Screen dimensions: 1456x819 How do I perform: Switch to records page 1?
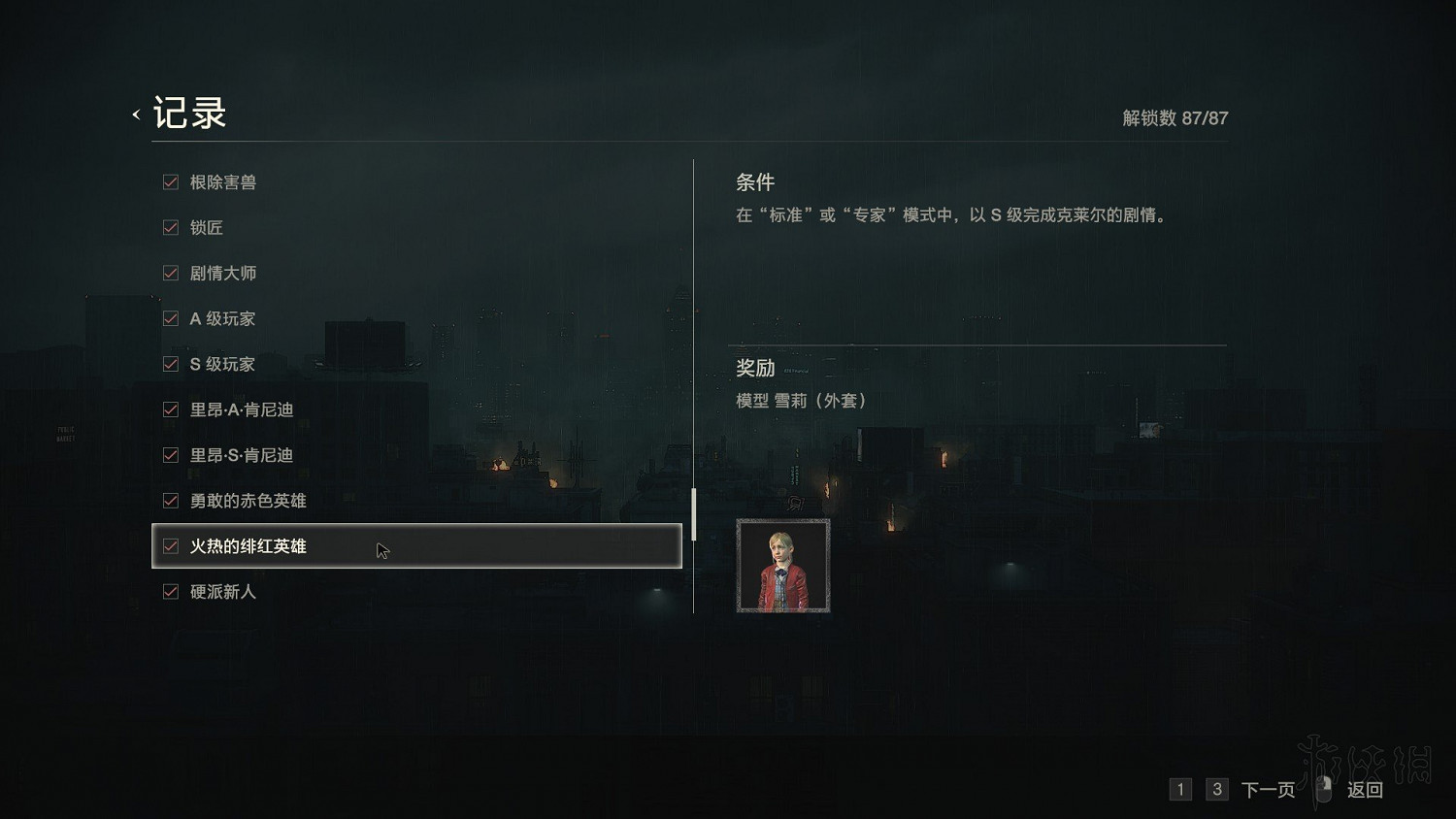pyautogui.click(x=1180, y=790)
